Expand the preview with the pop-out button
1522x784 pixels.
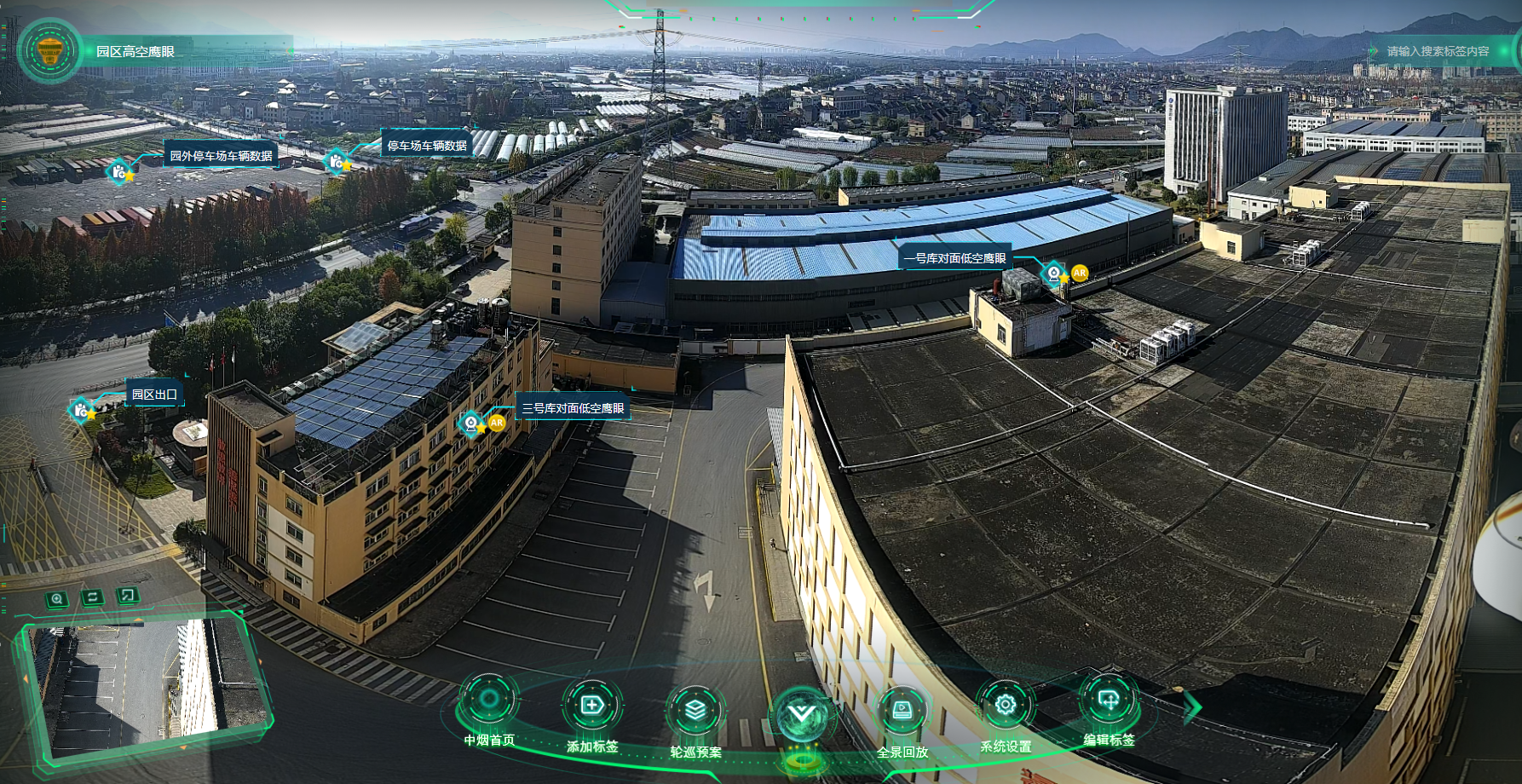click(x=127, y=596)
